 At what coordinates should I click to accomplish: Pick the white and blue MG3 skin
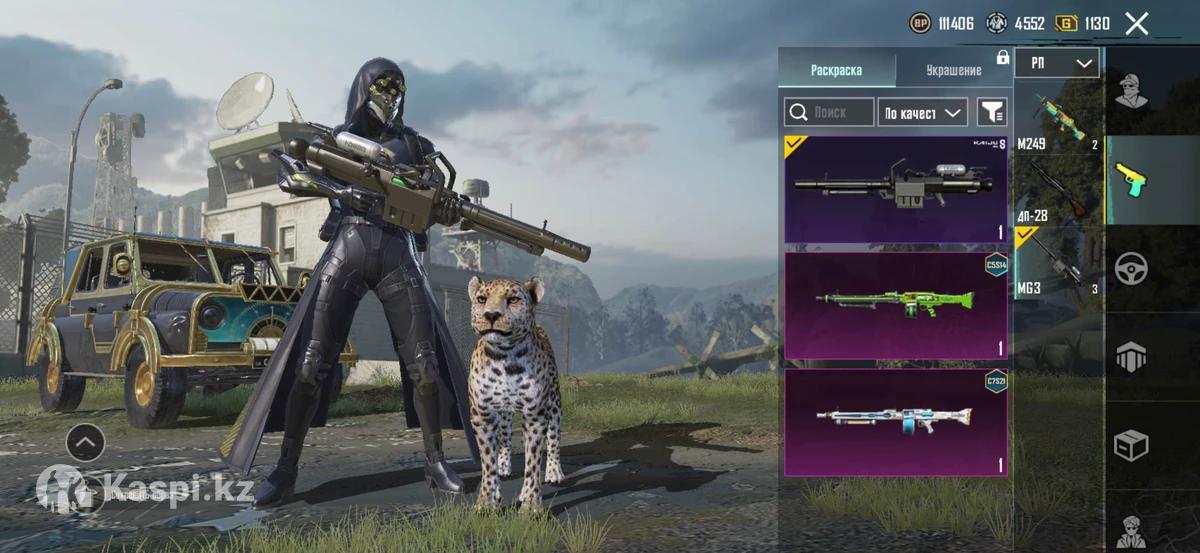tap(895, 422)
